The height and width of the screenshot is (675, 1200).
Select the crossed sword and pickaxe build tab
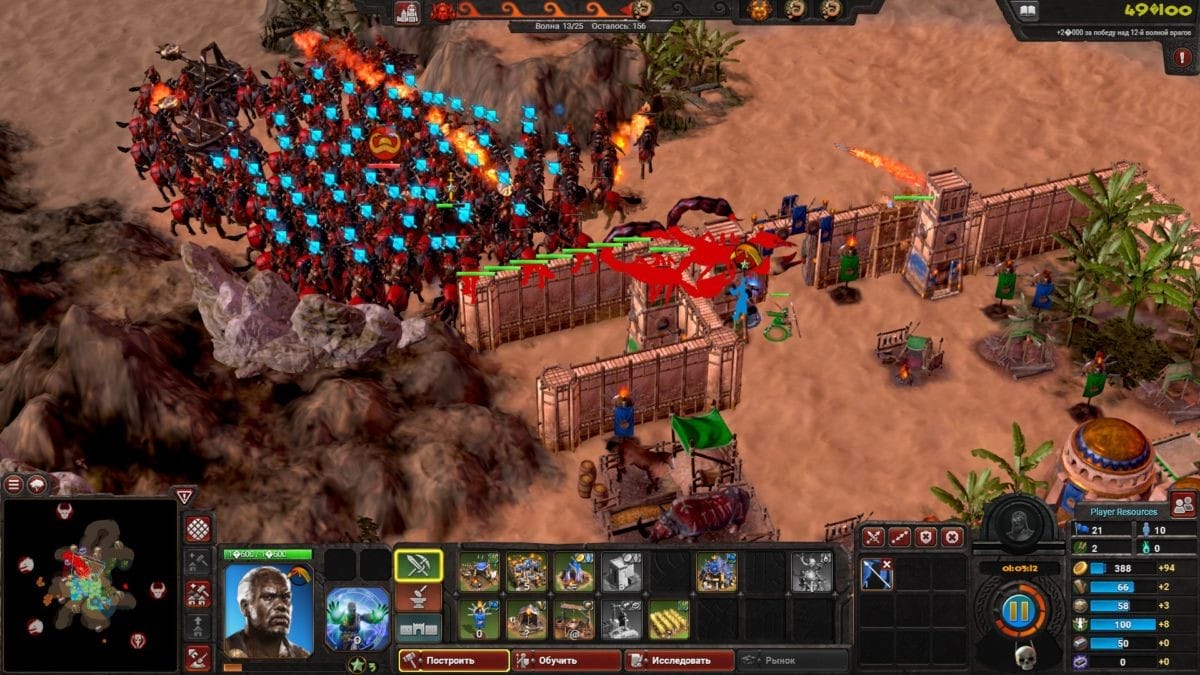click(x=419, y=565)
